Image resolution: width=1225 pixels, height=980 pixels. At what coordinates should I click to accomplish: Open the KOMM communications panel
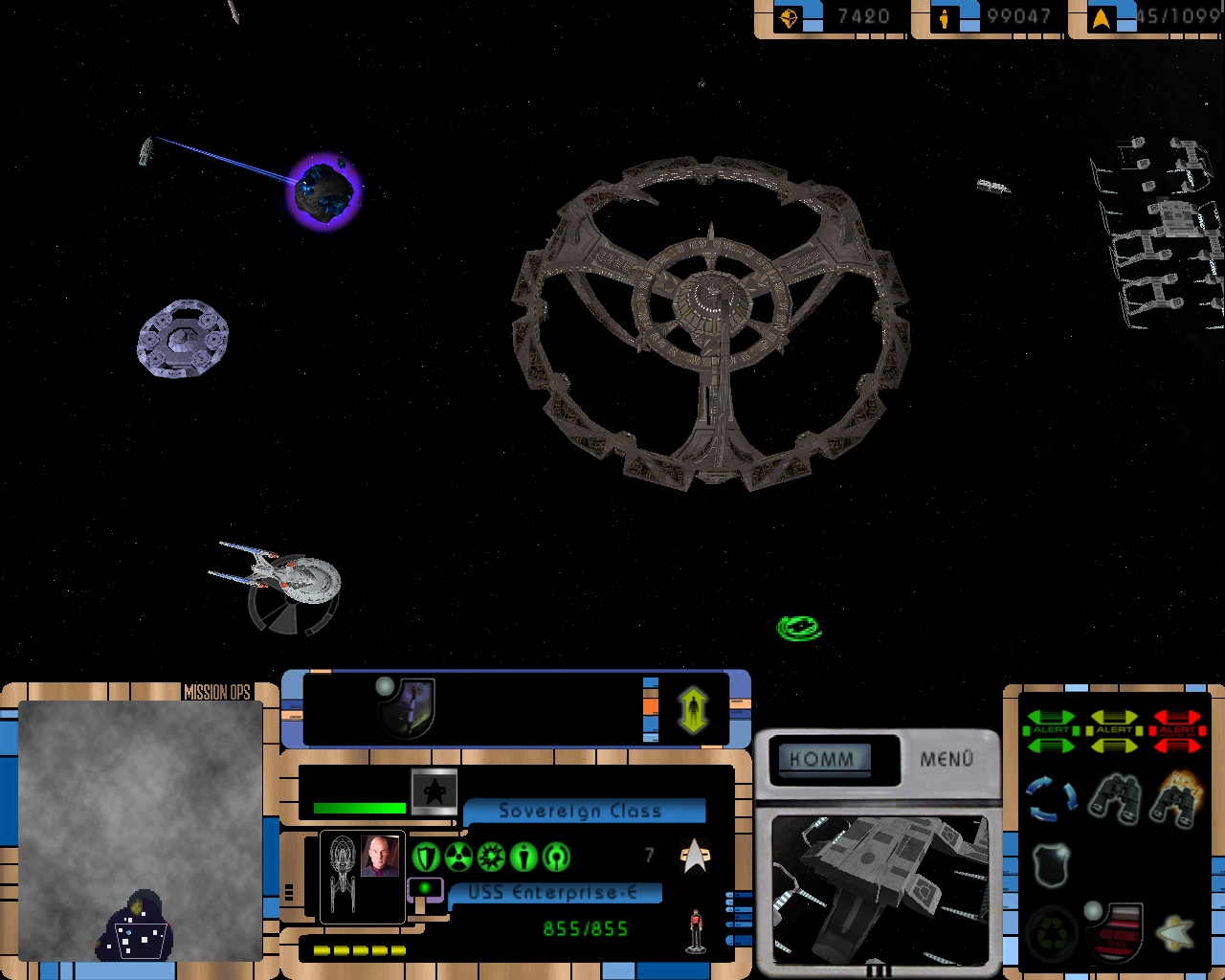click(x=823, y=759)
